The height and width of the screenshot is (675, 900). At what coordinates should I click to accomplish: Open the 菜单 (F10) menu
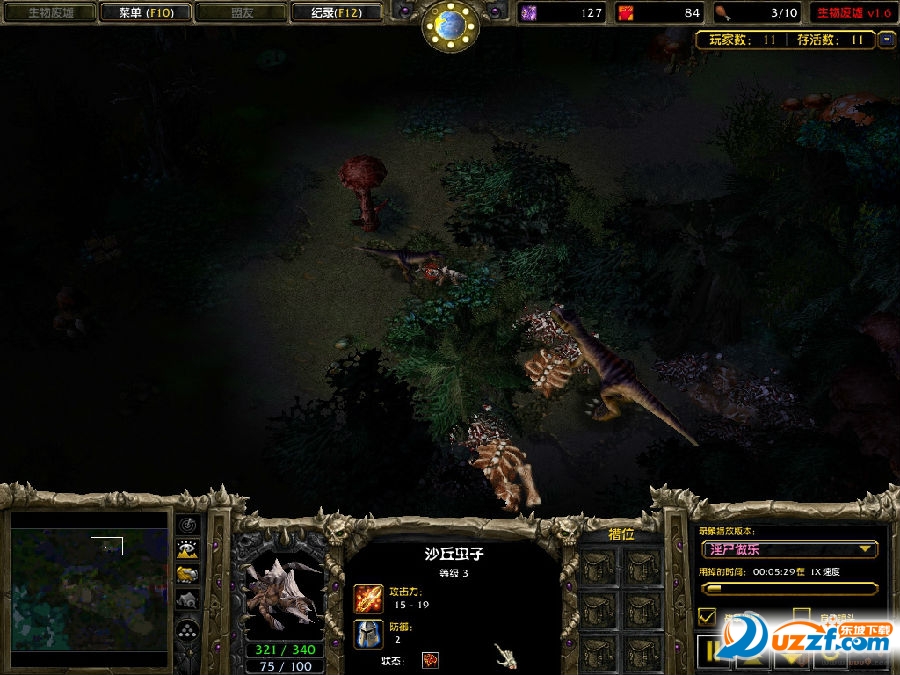pyautogui.click(x=146, y=13)
